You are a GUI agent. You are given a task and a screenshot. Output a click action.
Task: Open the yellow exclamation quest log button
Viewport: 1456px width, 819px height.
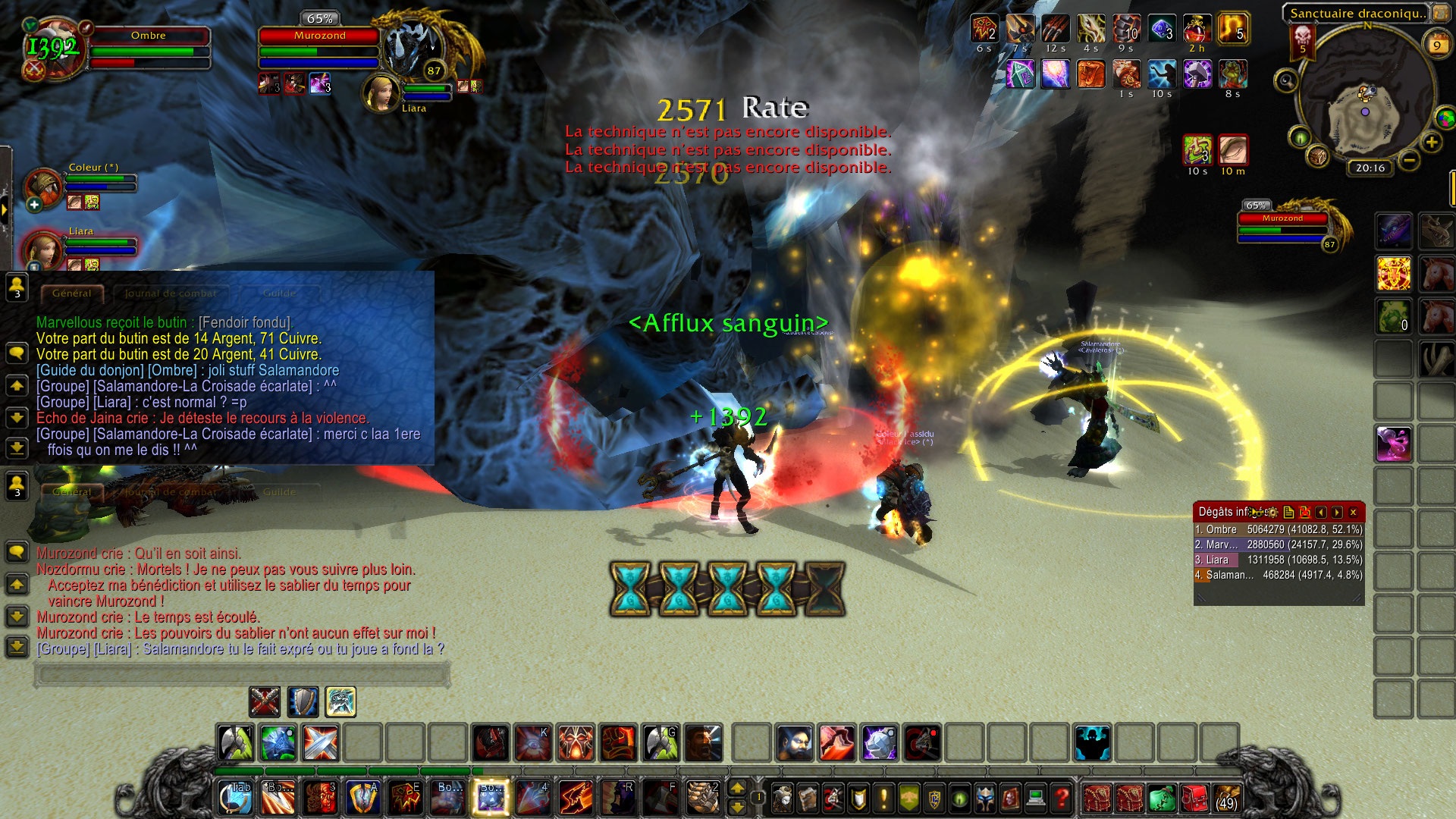click(883, 798)
